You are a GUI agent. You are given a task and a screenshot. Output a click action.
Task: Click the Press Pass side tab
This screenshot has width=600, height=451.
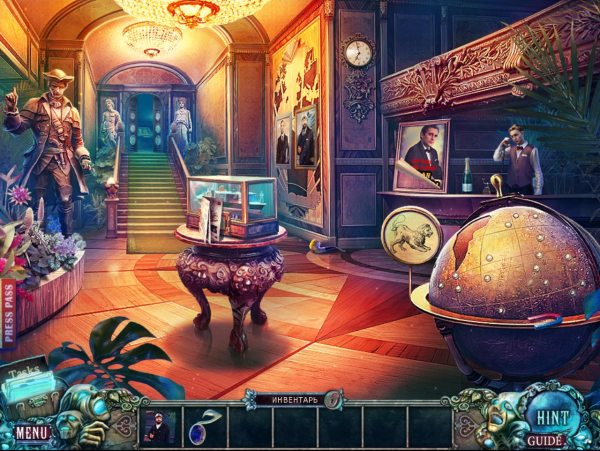point(9,312)
